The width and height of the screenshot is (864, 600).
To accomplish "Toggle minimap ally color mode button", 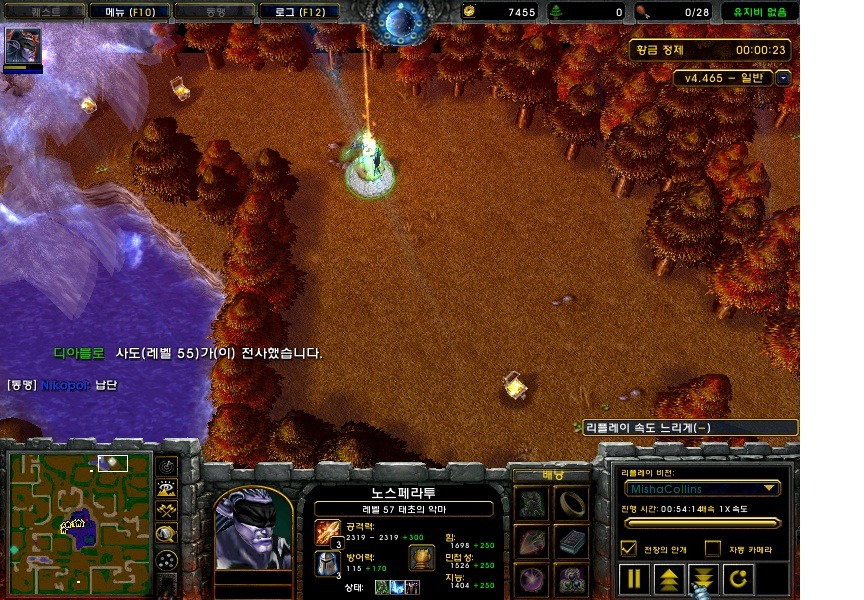I will coord(167,510).
